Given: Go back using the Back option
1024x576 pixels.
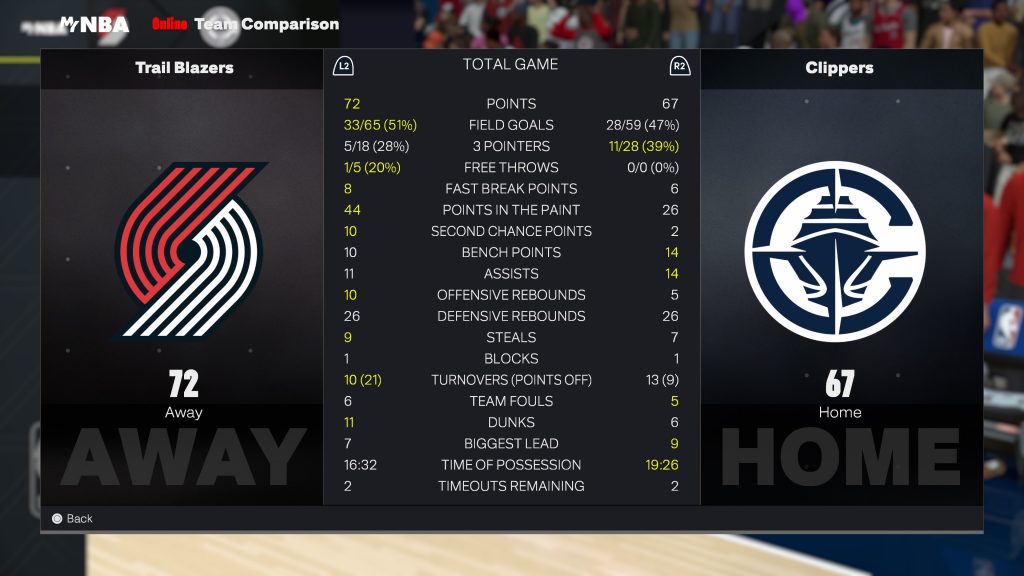Looking at the screenshot, I should (72, 518).
